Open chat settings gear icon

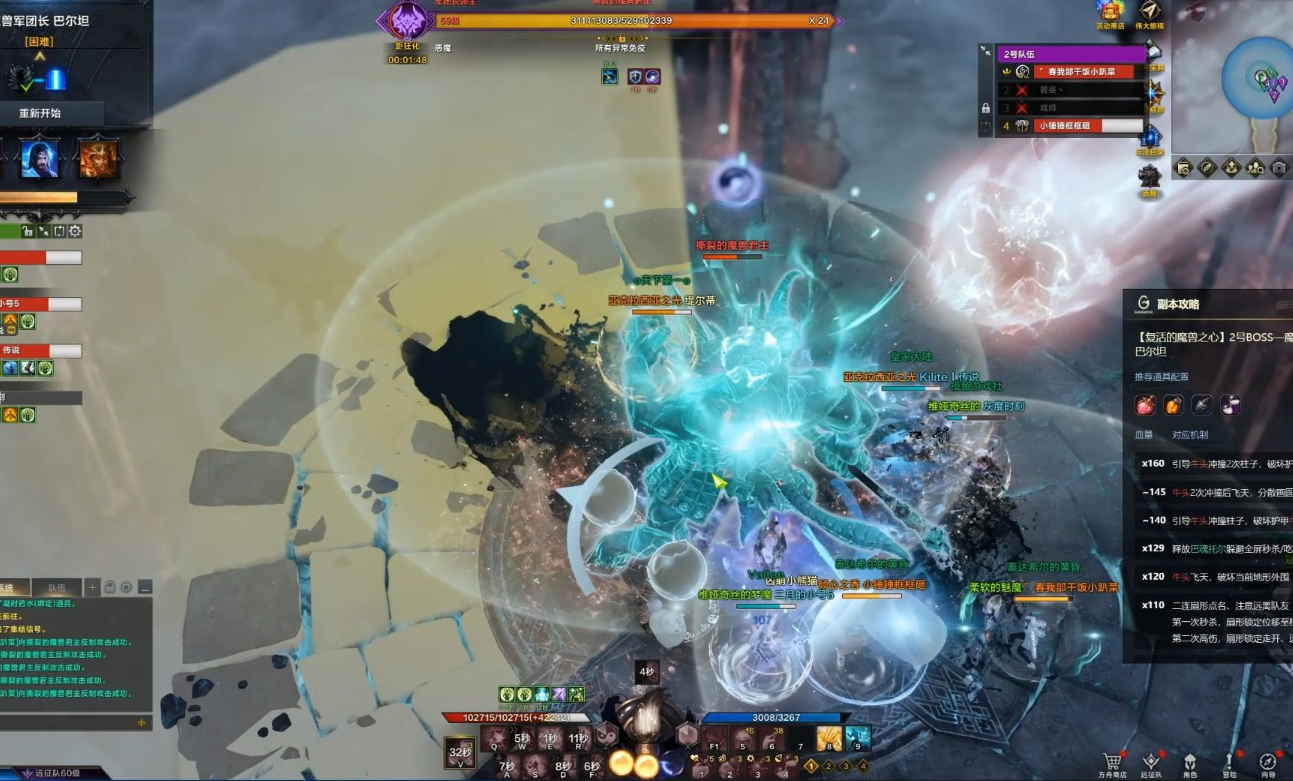click(x=127, y=587)
